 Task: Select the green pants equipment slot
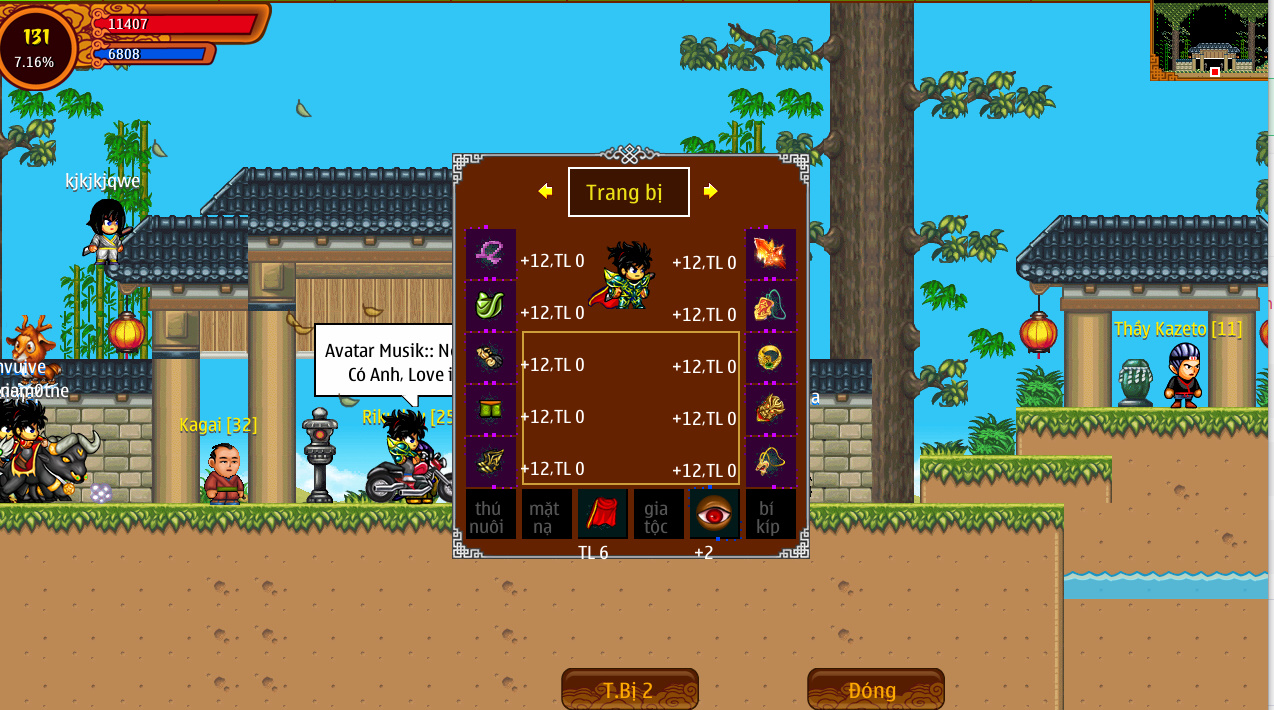[x=491, y=410]
